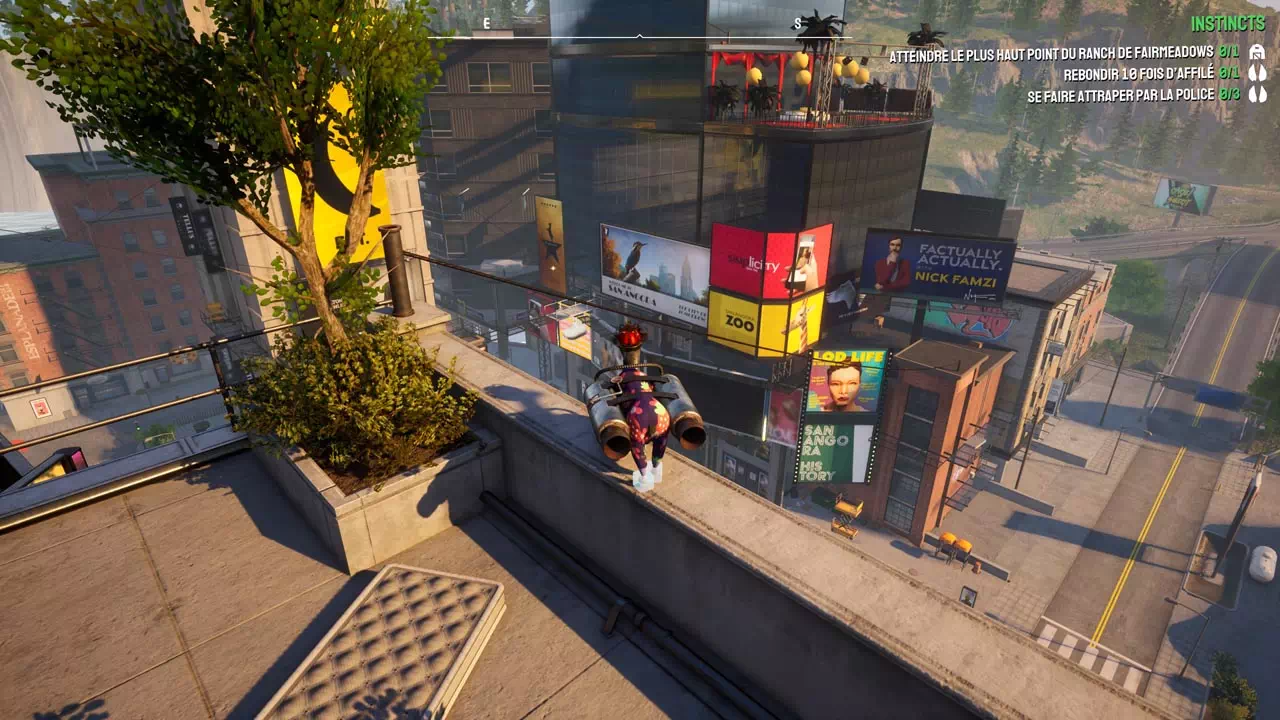Open the Instincts objectives header

click(x=1228, y=23)
